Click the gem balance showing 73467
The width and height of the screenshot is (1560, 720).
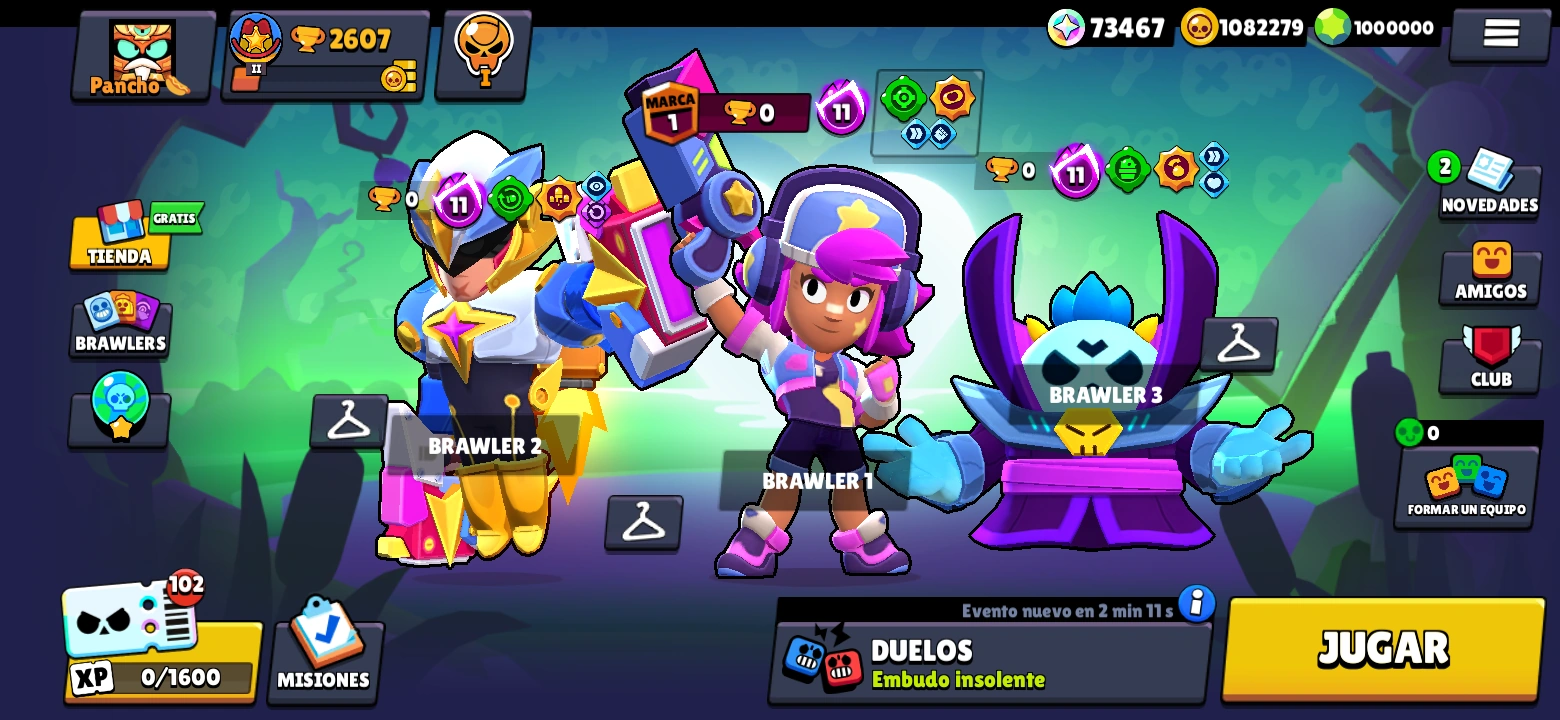pos(1110,28)
